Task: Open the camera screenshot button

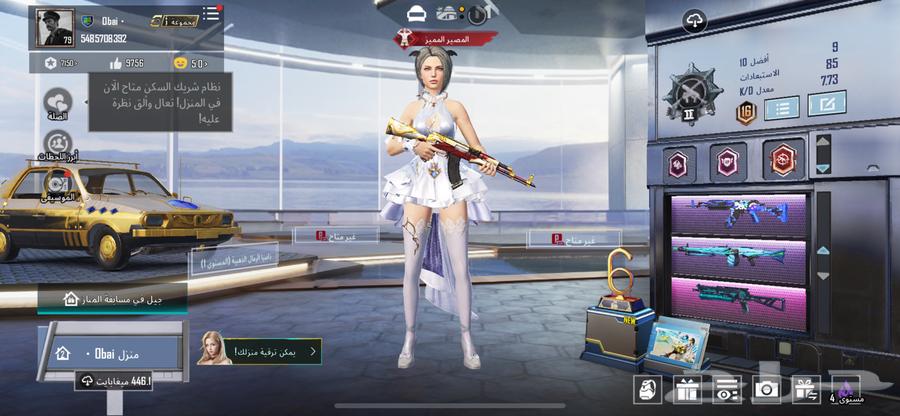Action: (x=766, y=389)
